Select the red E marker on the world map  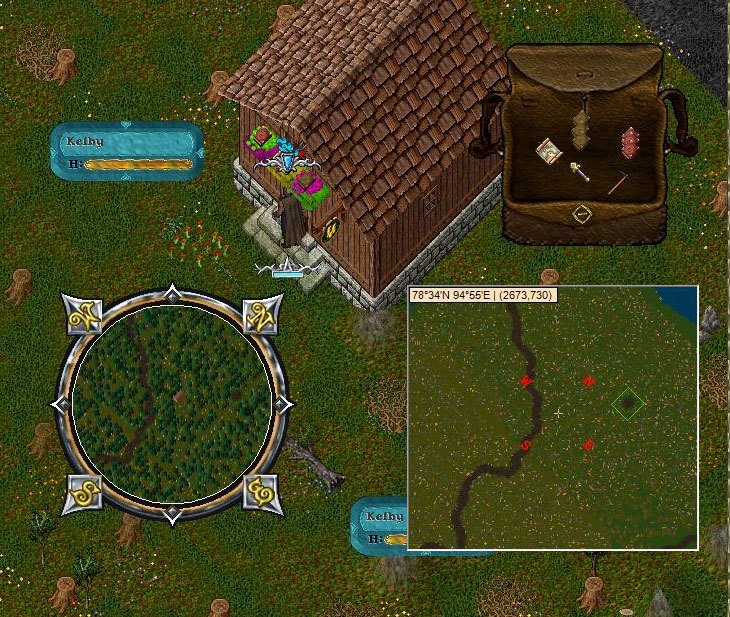[589, 445]
